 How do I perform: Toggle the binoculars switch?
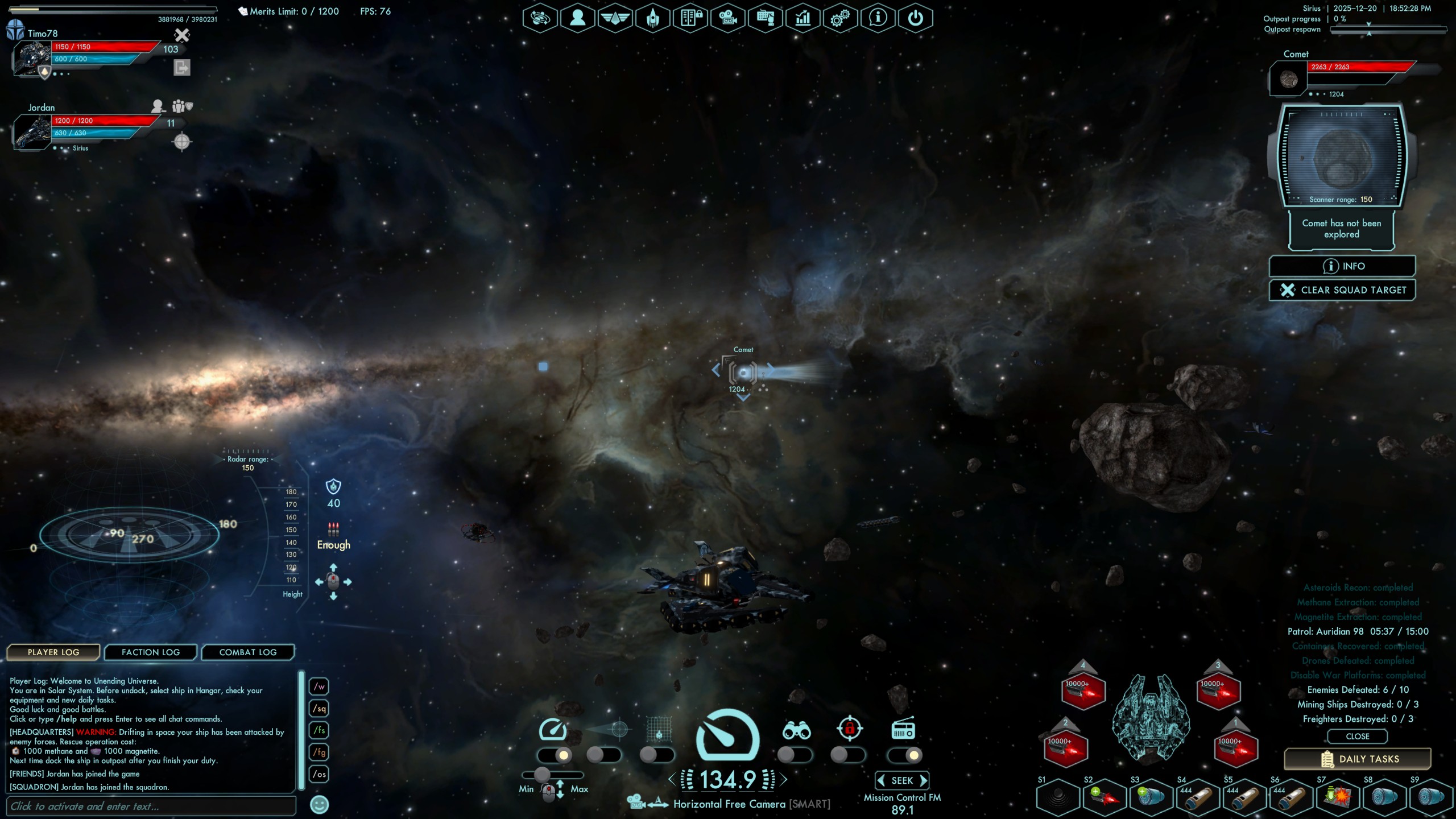[x=794, y=755]
